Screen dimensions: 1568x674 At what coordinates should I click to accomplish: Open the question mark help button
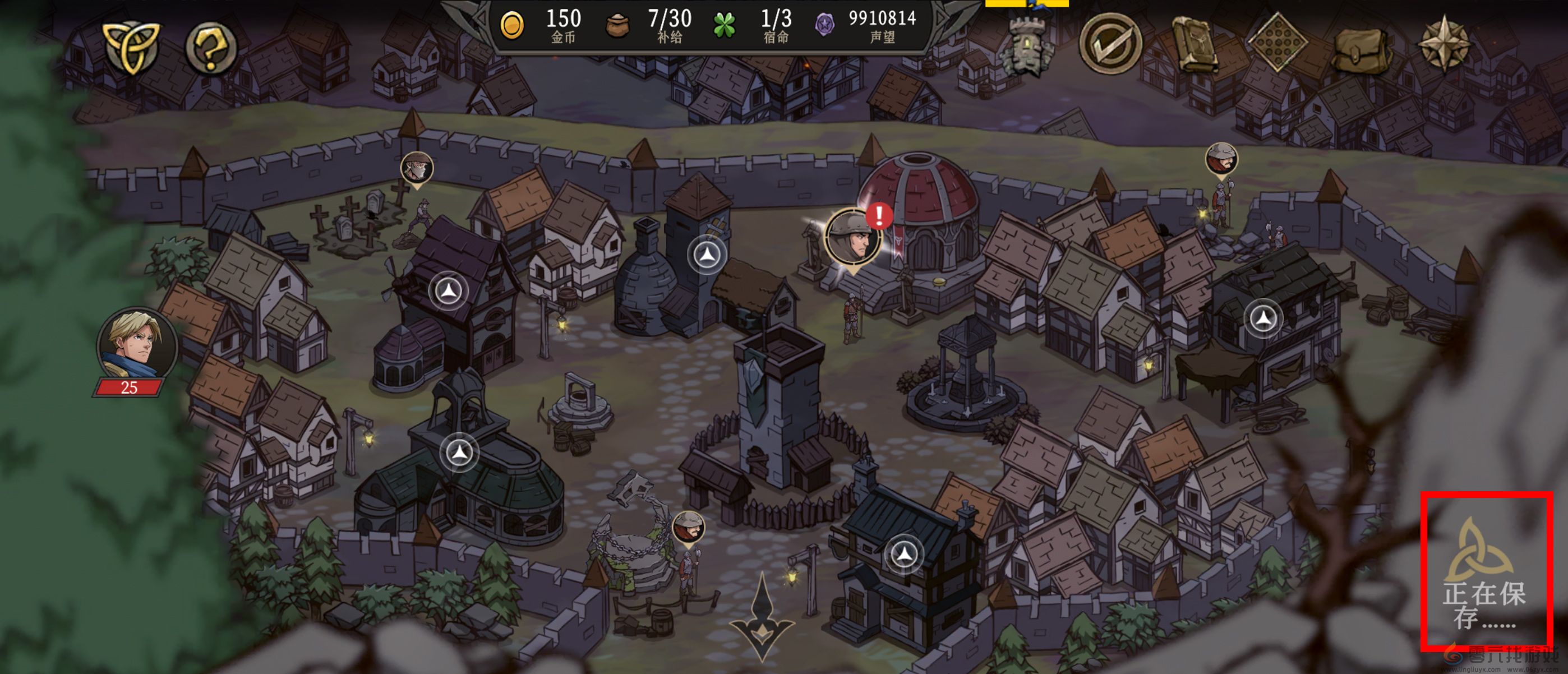[211, 48]
